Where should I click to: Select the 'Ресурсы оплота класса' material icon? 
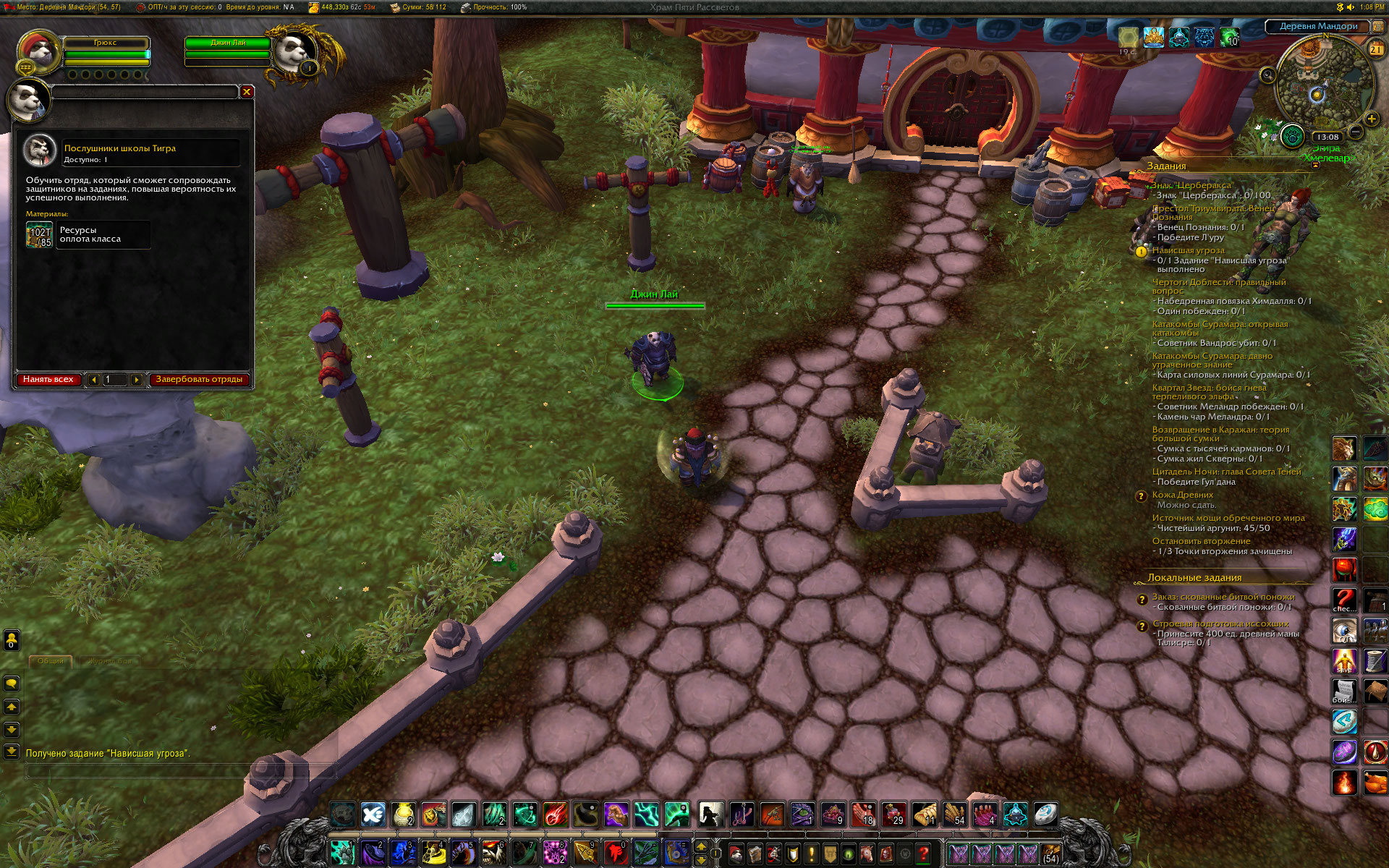click(40, 235)
